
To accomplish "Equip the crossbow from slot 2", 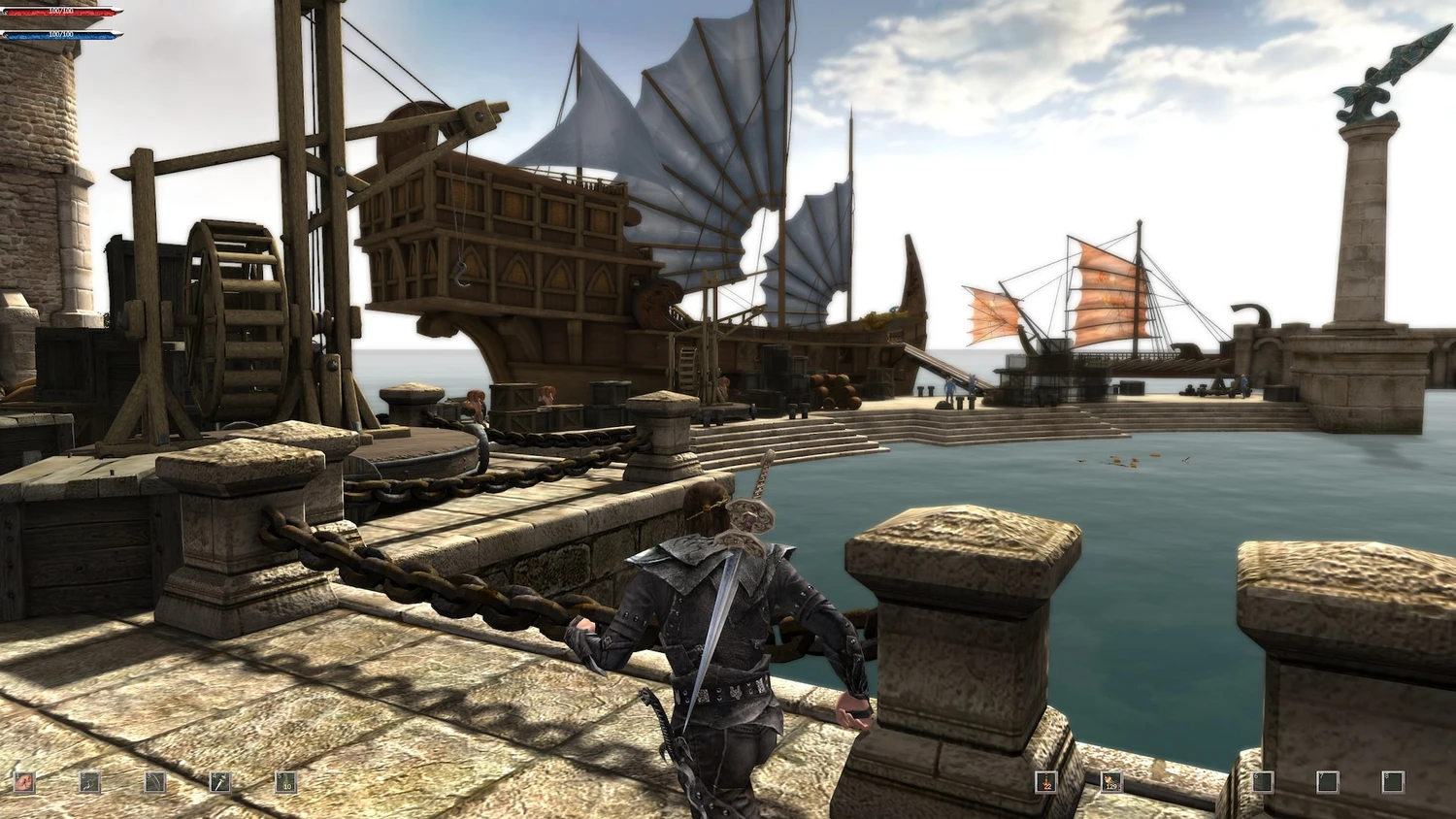I will 89,782.
